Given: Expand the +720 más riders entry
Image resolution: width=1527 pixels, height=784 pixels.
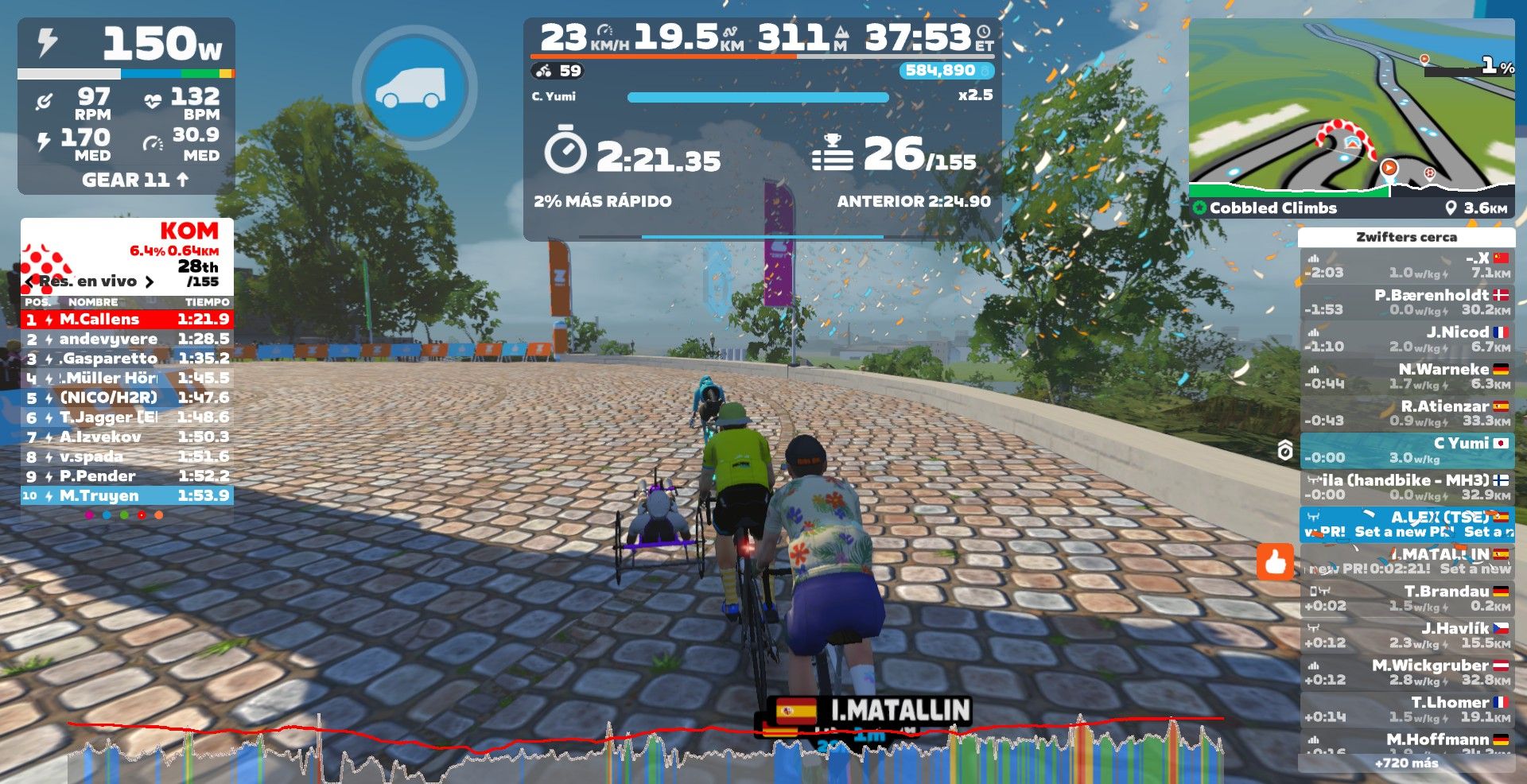Looking at the screenshot, I should tap(1406, 763).
